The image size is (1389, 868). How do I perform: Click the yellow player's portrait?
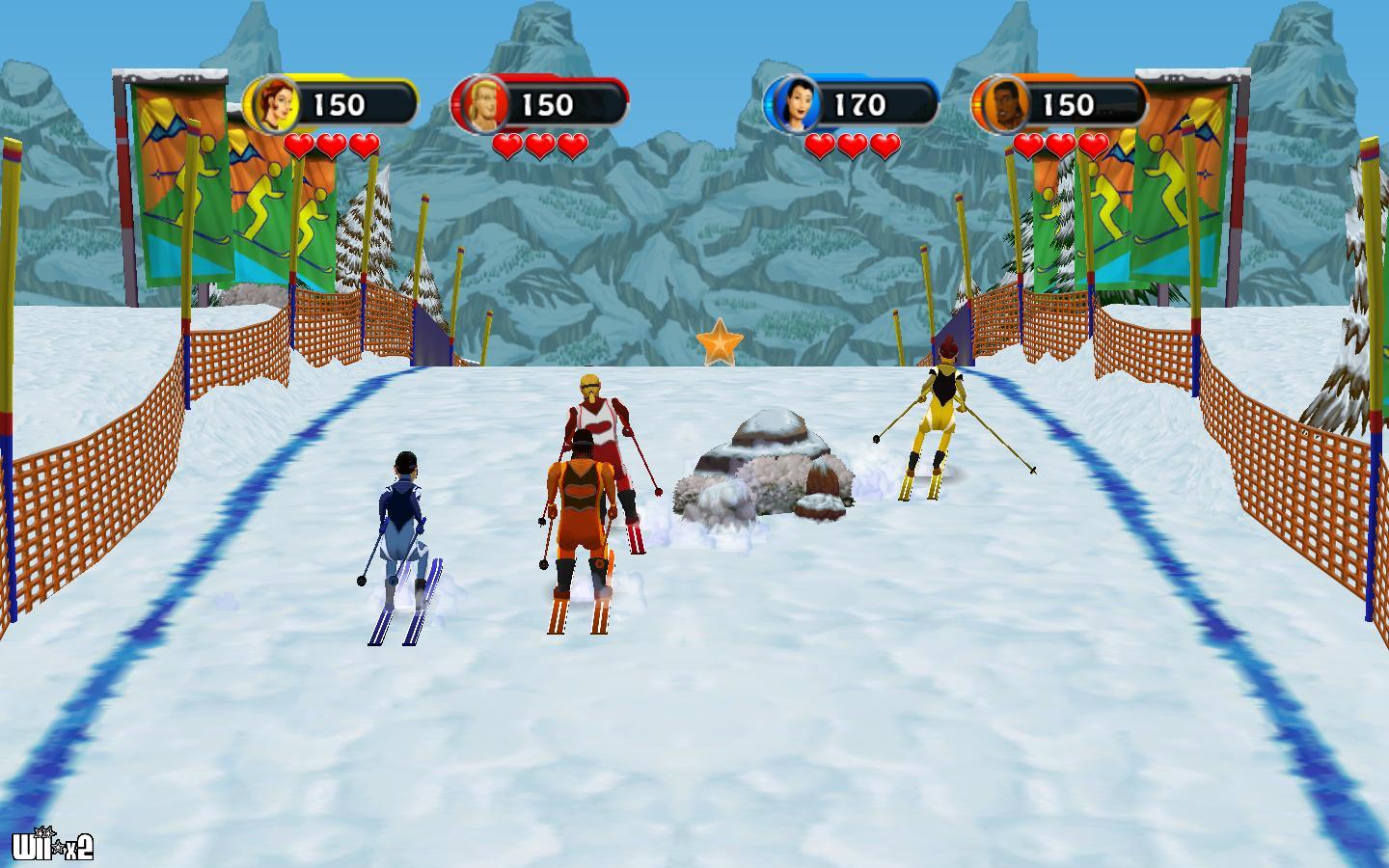pyautogui.click(x=273, y=104)
